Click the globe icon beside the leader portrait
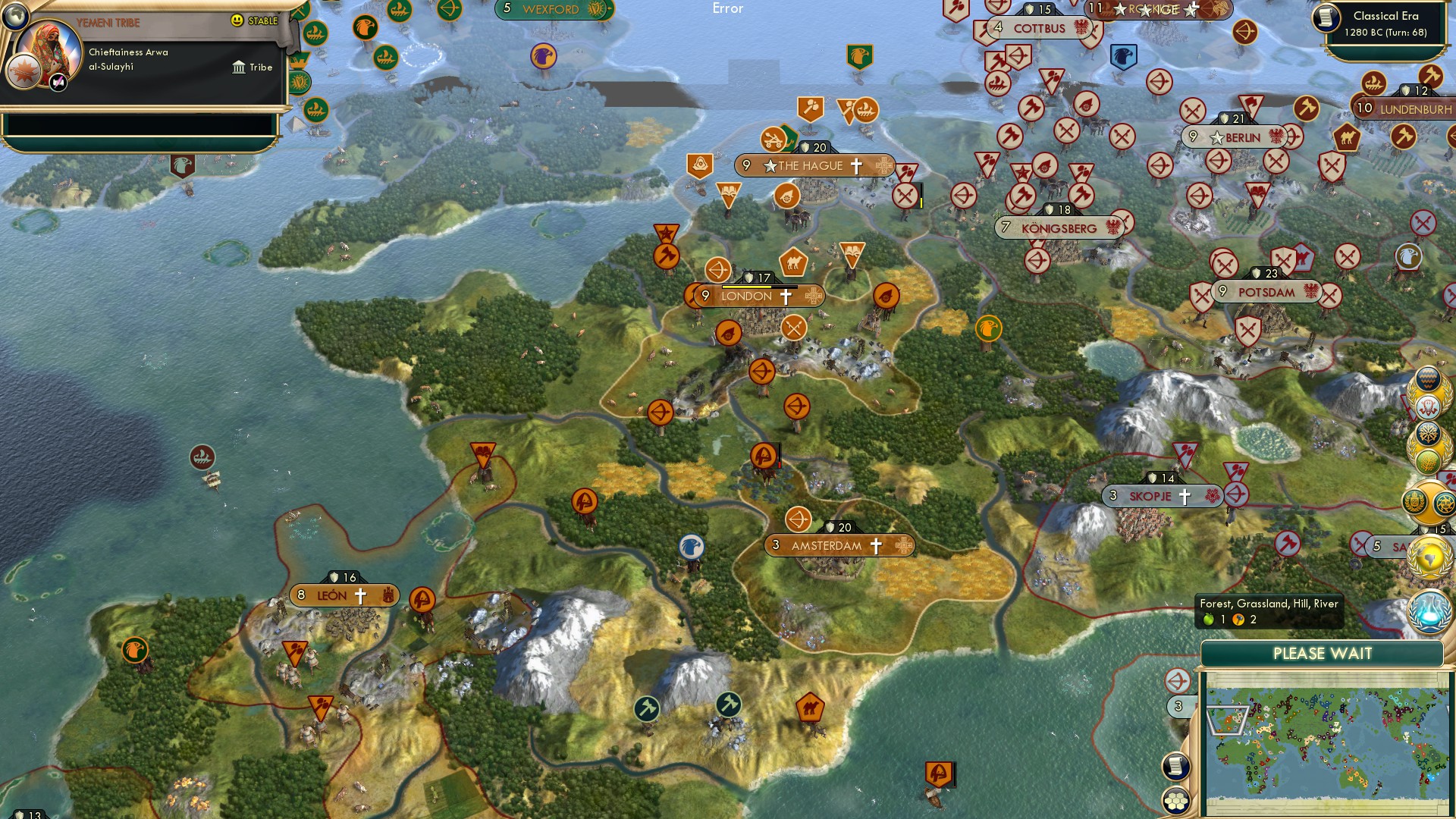 pos(15,17)
